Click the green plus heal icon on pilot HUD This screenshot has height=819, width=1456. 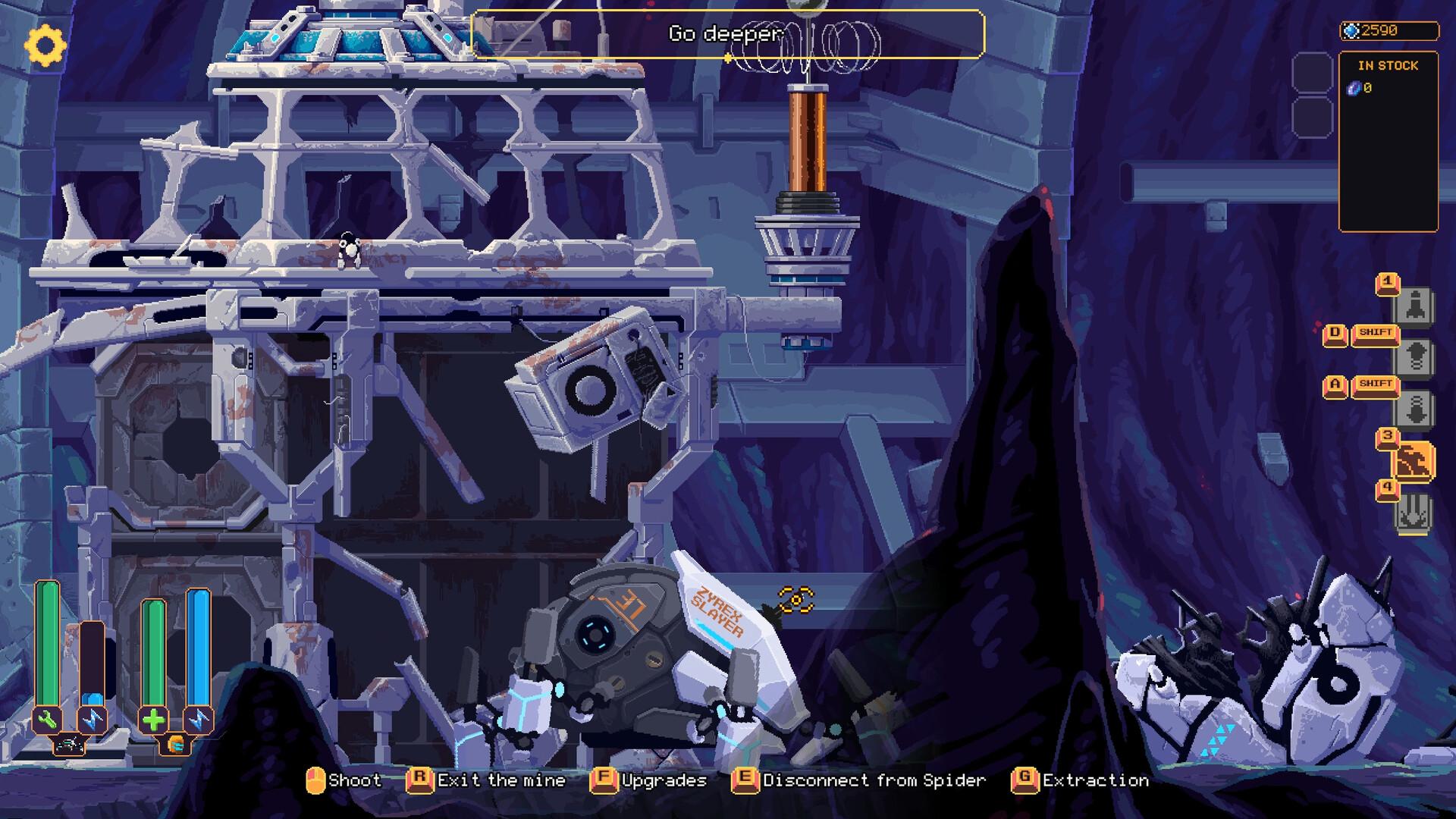coord(152,720)
